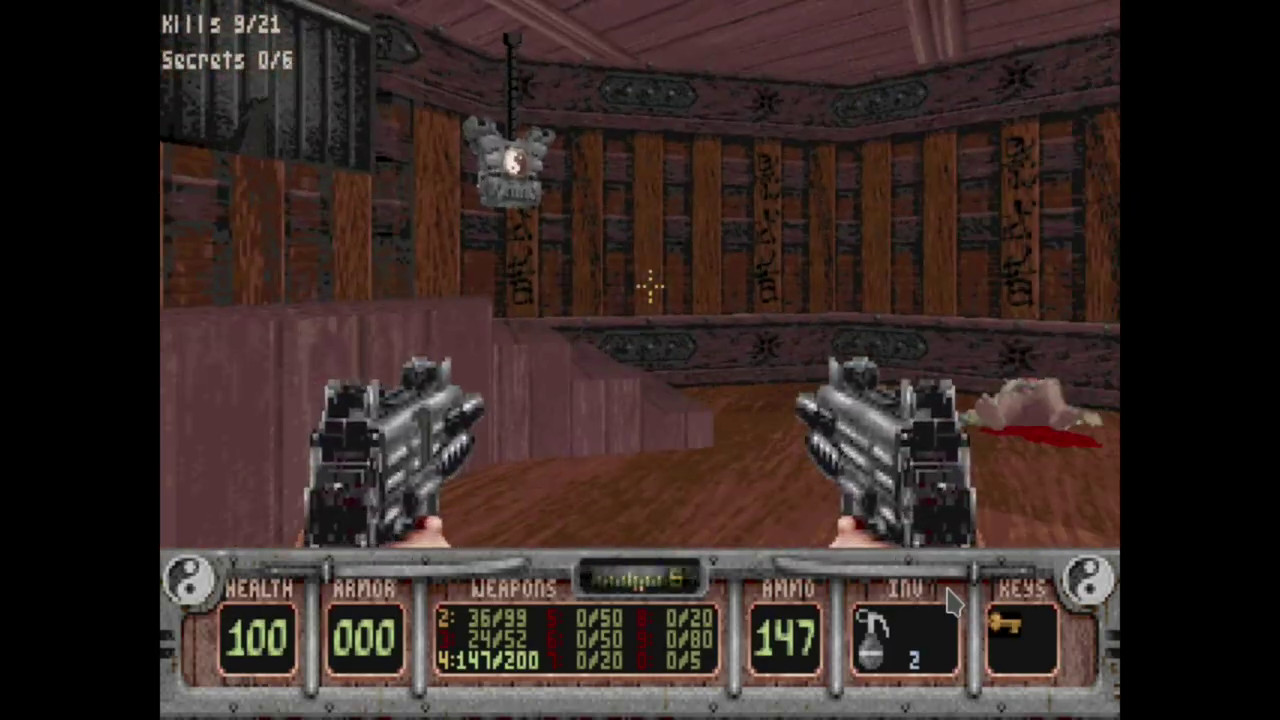Image resolution: width=1280 pixels, height=720 pixels.
Task: Click the highlighted weapon slot 4 ammo entry
Action: 488,660
